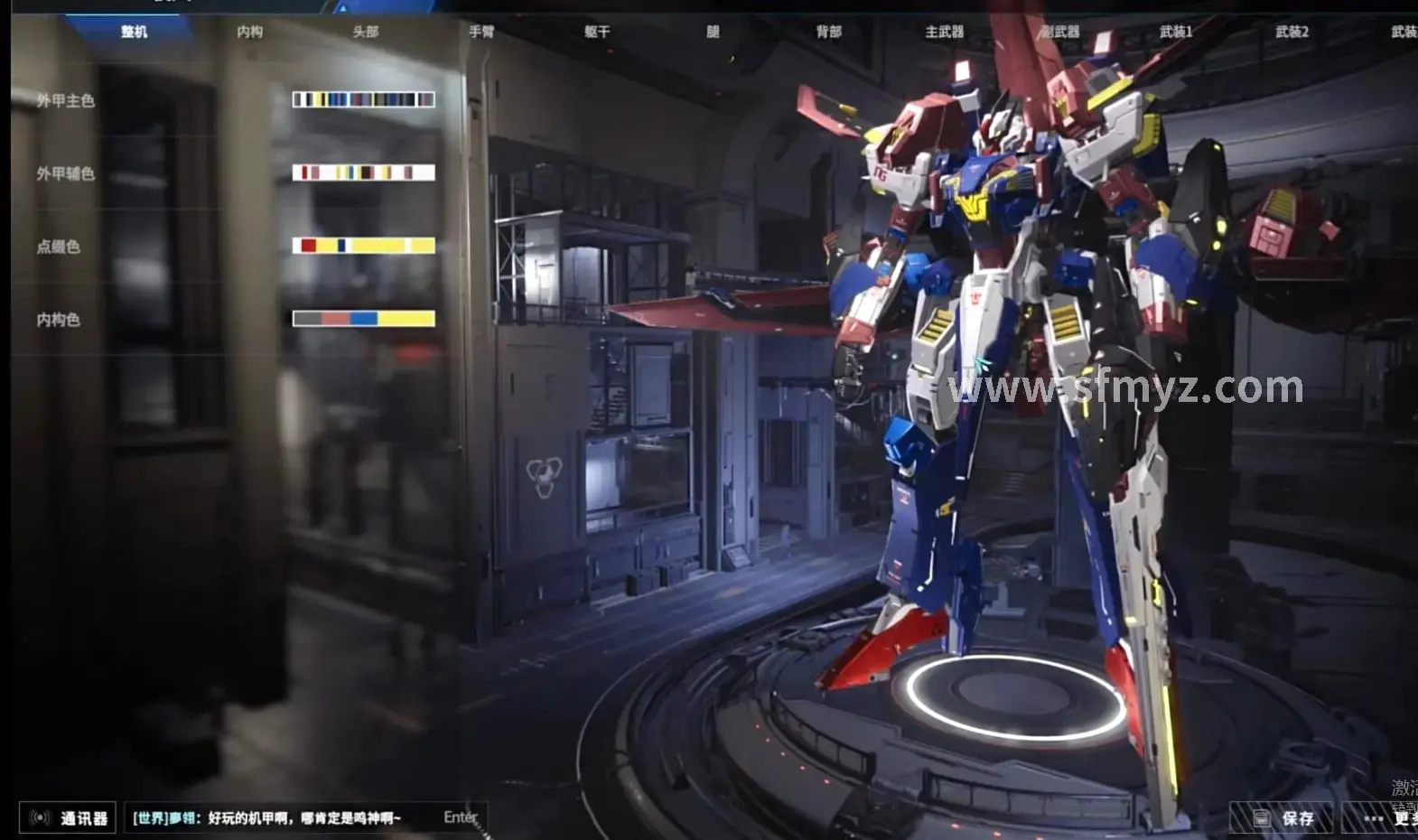The image size is (1418, 840).
Task: Choose the 武装1 tab
Action: point(1175,32)
